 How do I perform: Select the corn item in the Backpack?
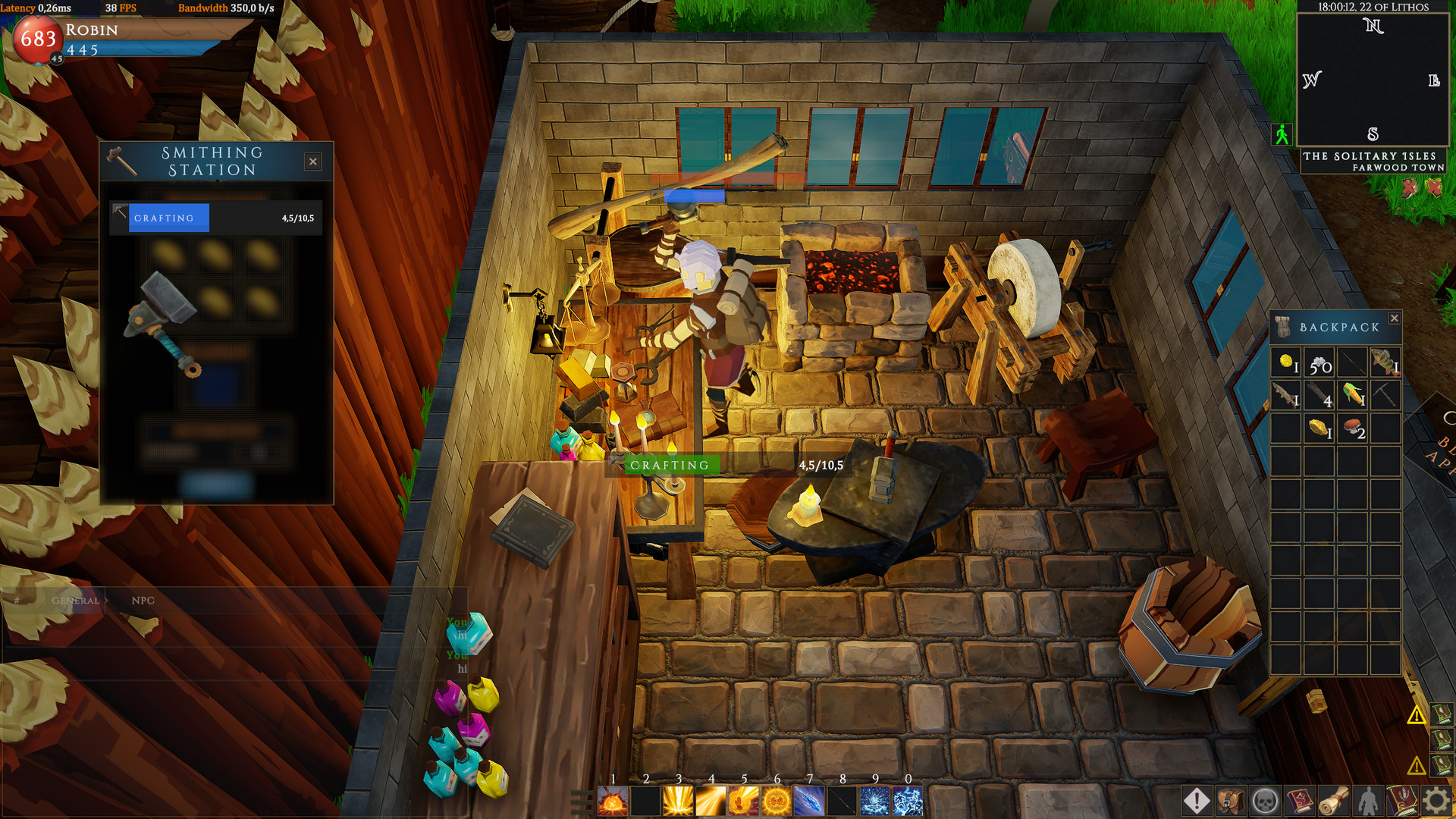click(x=1351, y=395)
